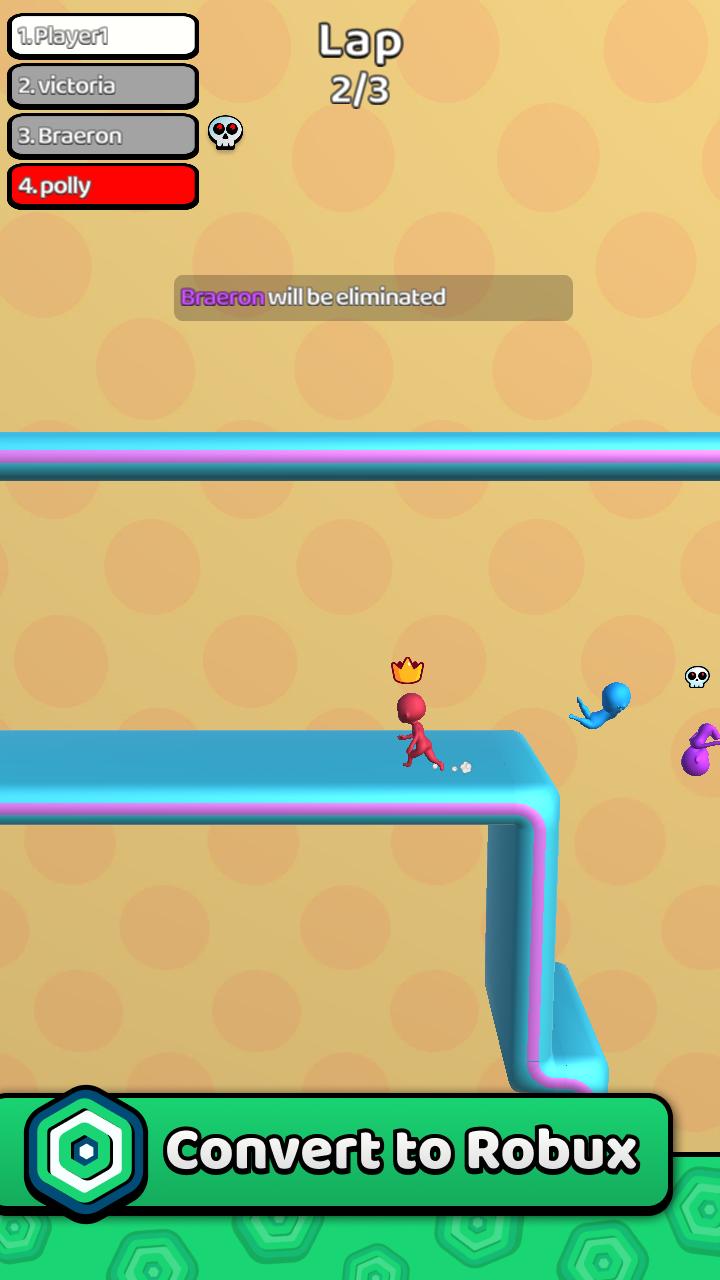720x1280 pixels.
Task: Select Player1 in the leaderboard
Action: [x=103, y=37]
